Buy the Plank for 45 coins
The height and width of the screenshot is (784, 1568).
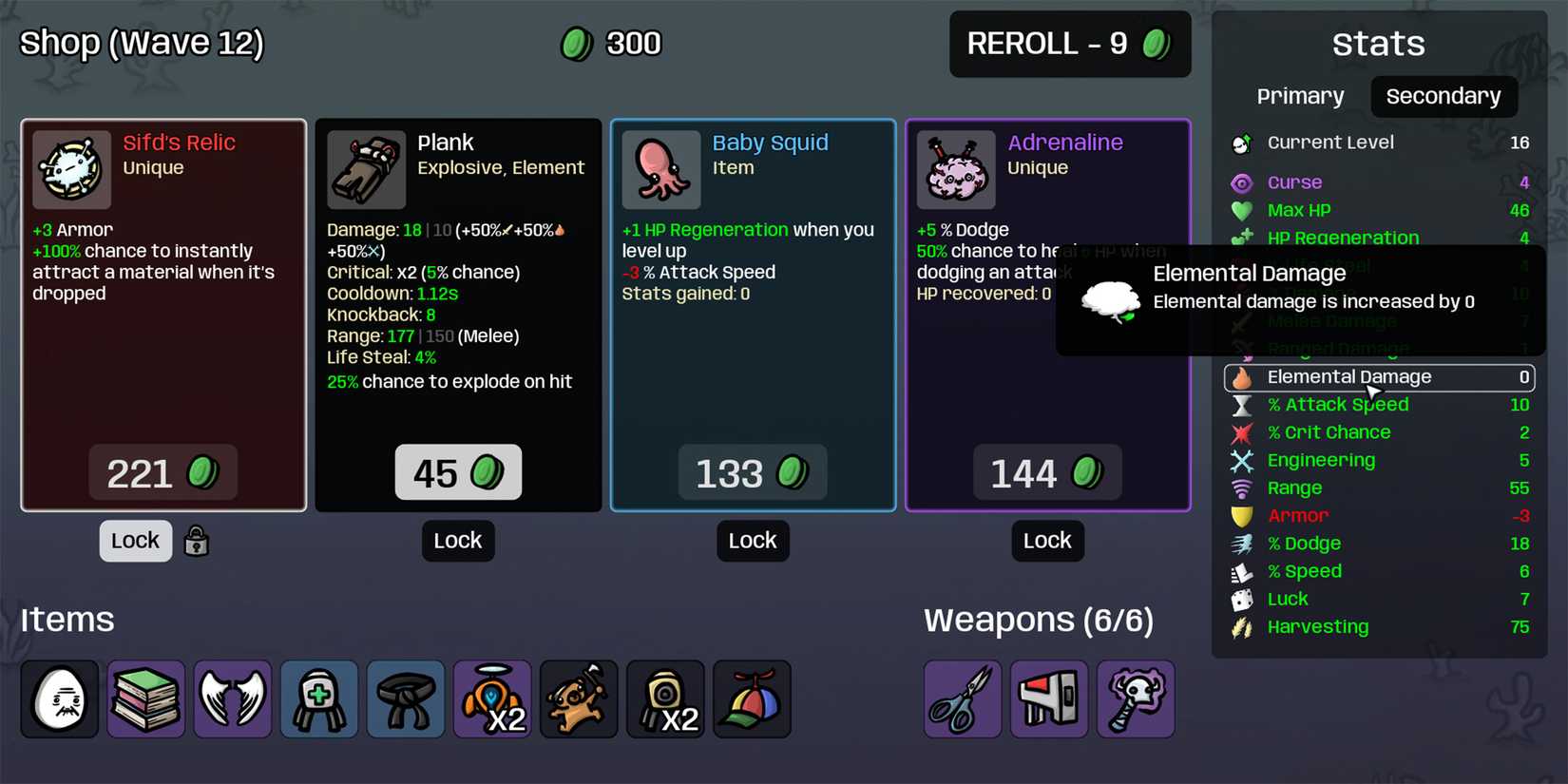pos(457,472)
